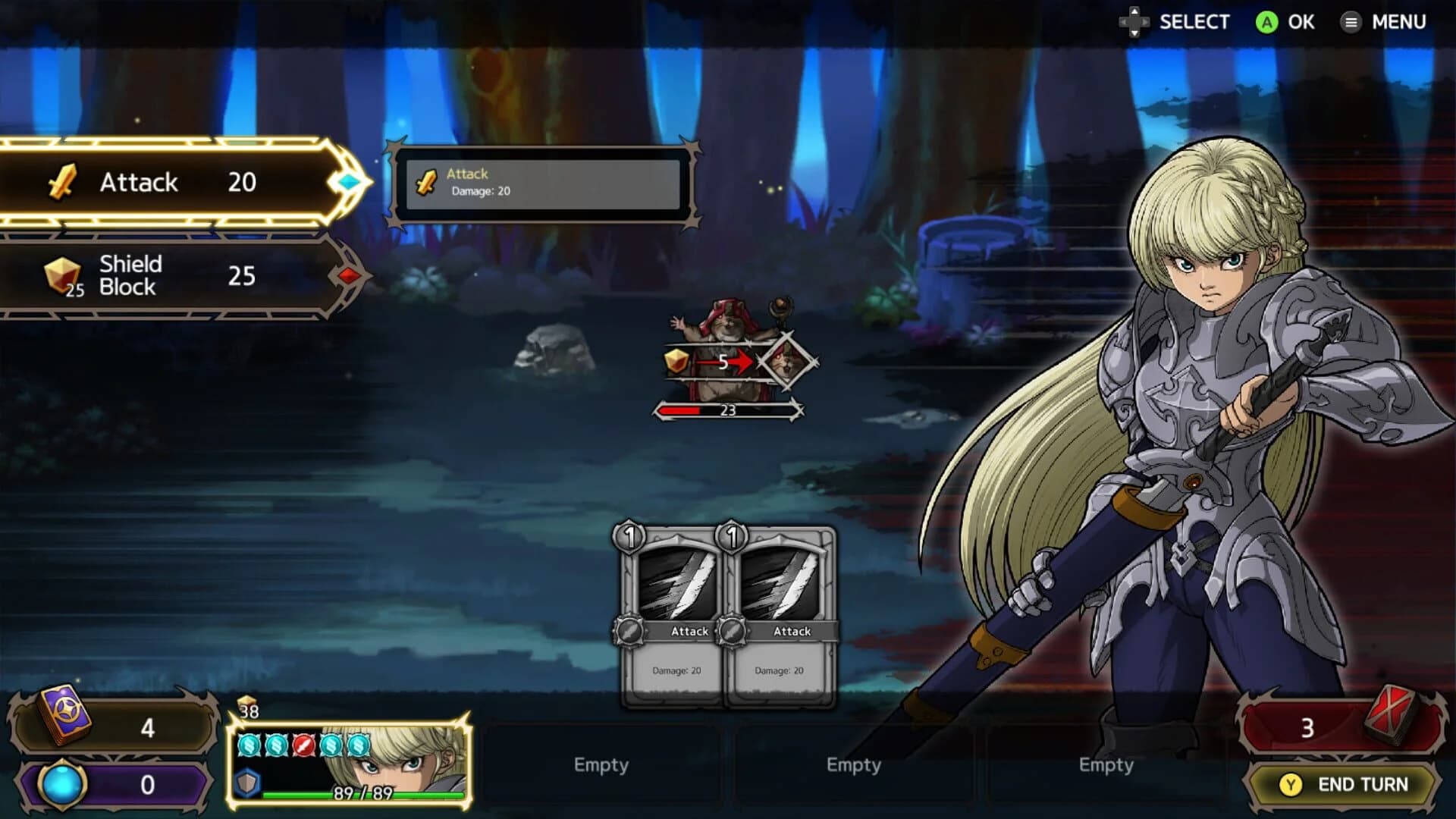Click the SELECT directional pad indicator
The height and width of the screenshot is (819, 1456).
click(x=1134, y=22)
